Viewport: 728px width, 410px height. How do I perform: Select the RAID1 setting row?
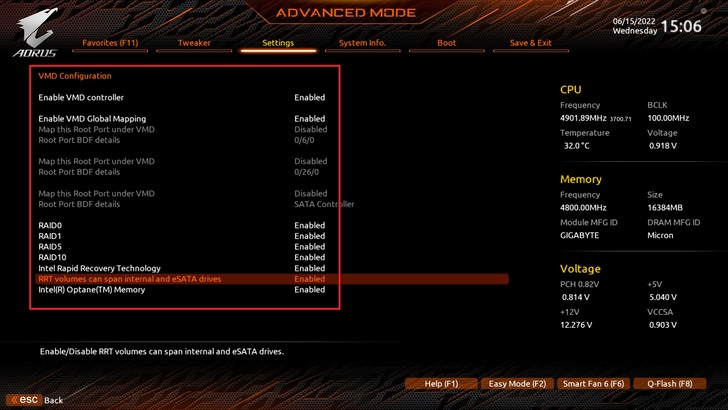pyautogui.click(x=50, y=236)
